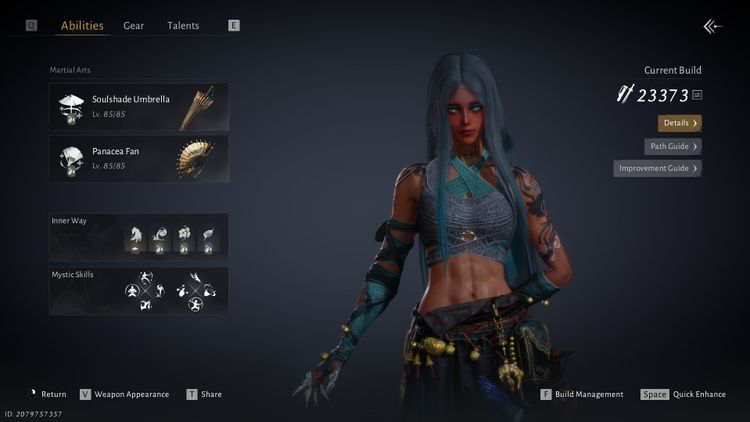
Task: Open the Talents tab
Action: click(x=183, y=26)
